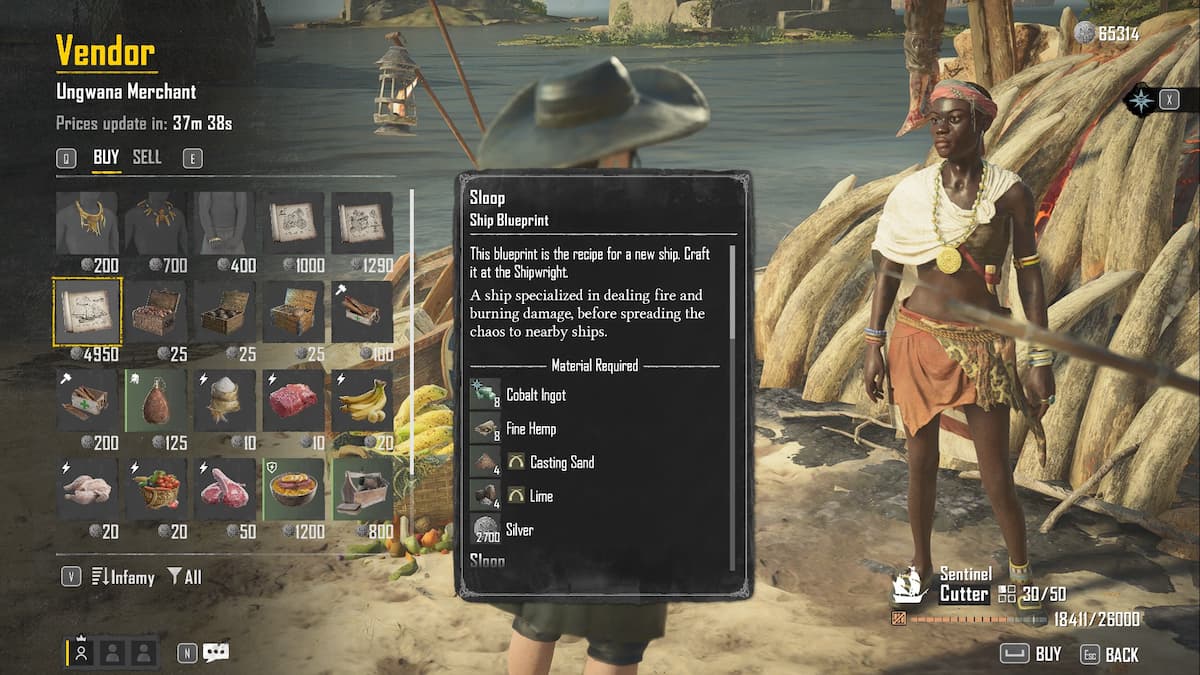Go BACK out of the vendor
This screenshot has width=1200, height=675.
[1110, 654]
